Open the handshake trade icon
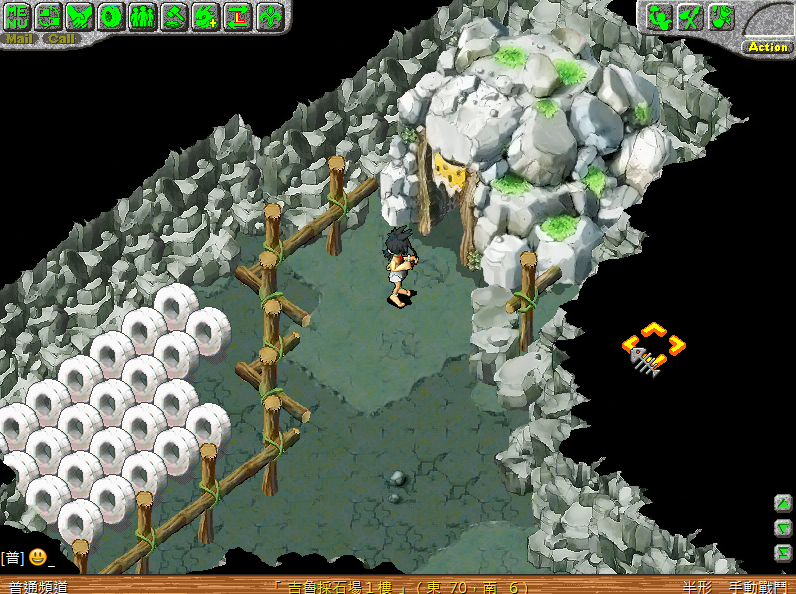The height and width of the screenshot is (594, 796). coord(80,16)
